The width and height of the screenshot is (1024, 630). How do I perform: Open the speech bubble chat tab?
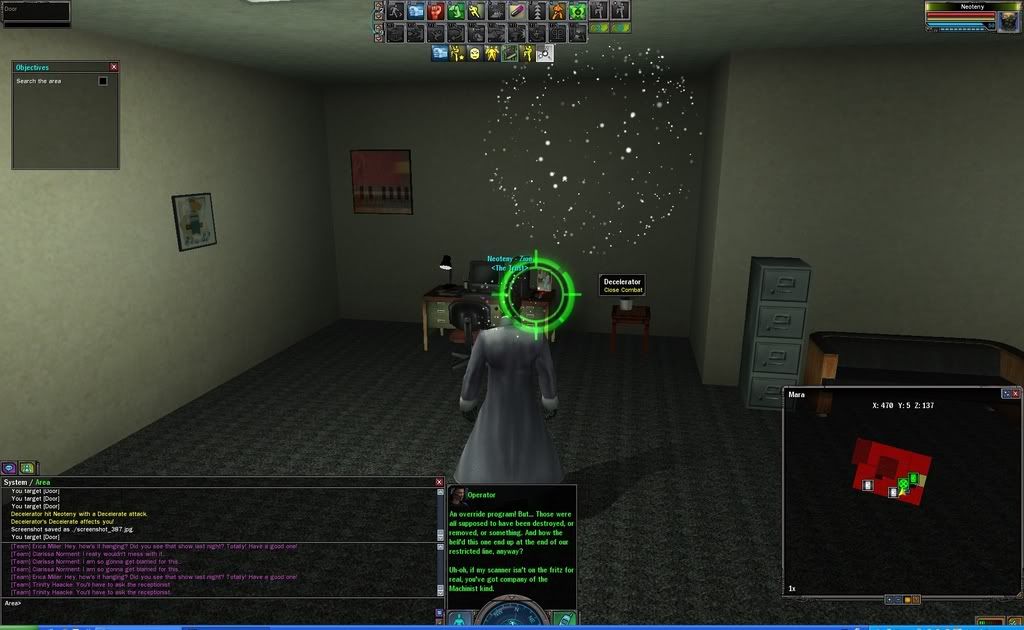click(9, 467)
